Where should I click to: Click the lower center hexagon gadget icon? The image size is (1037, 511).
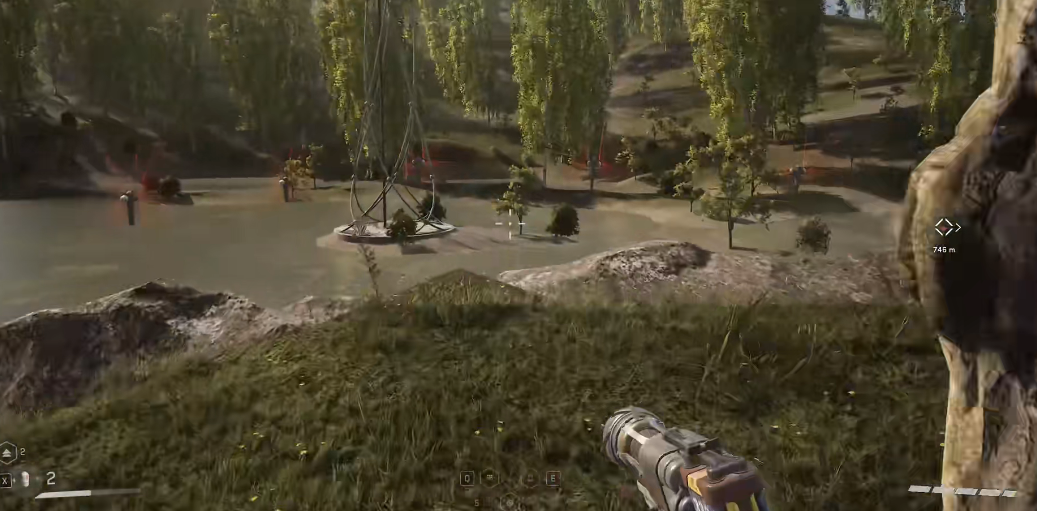(x=509, y=501)
